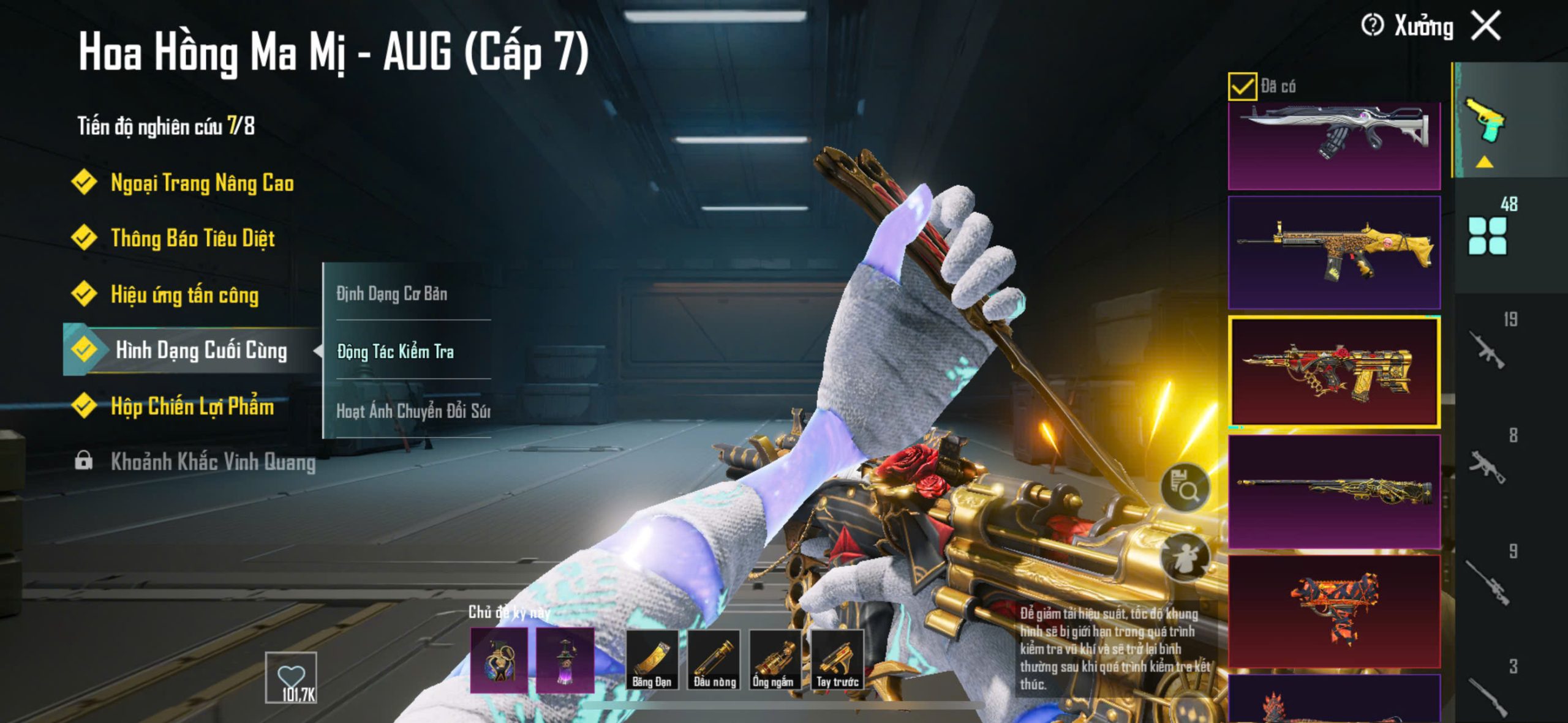Open the Xưởng help info
This screenshot has width=1568, height=723.
(x=1373, y=26)
